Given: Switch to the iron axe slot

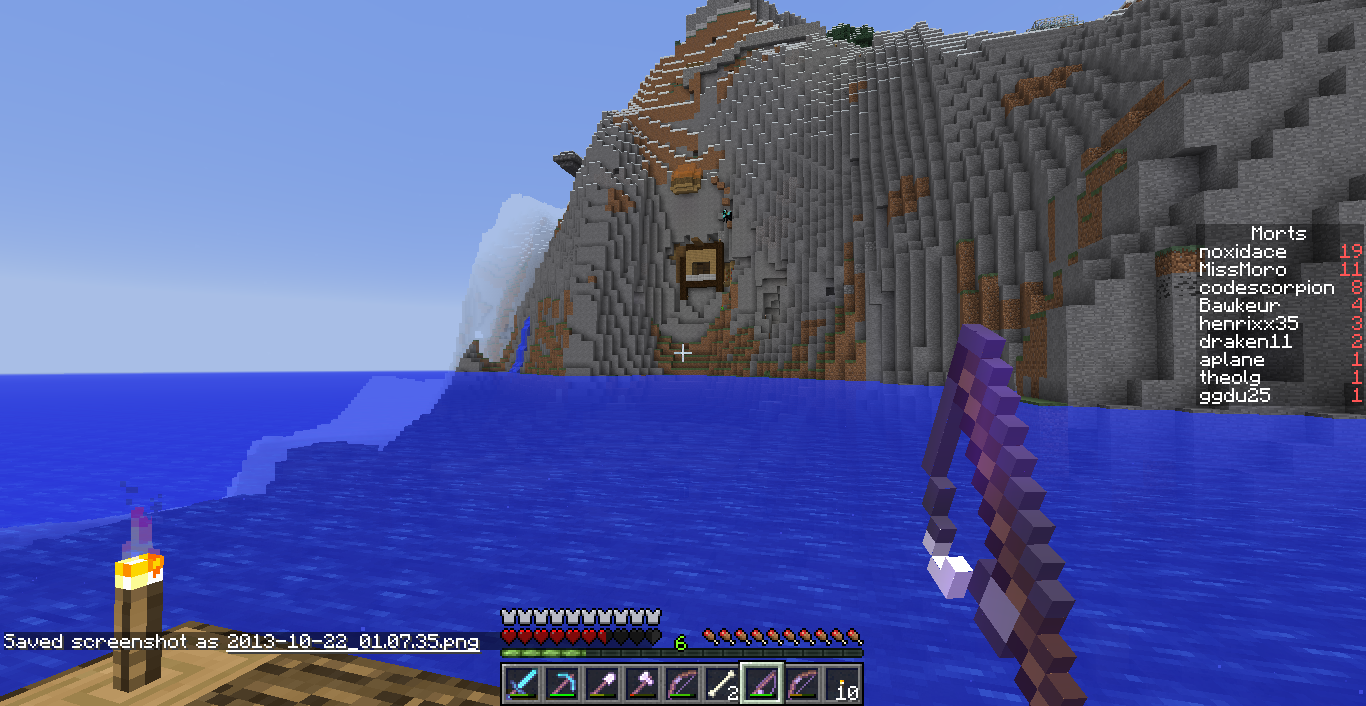Looking at the screenshot, I should click(x=642, y=685).
